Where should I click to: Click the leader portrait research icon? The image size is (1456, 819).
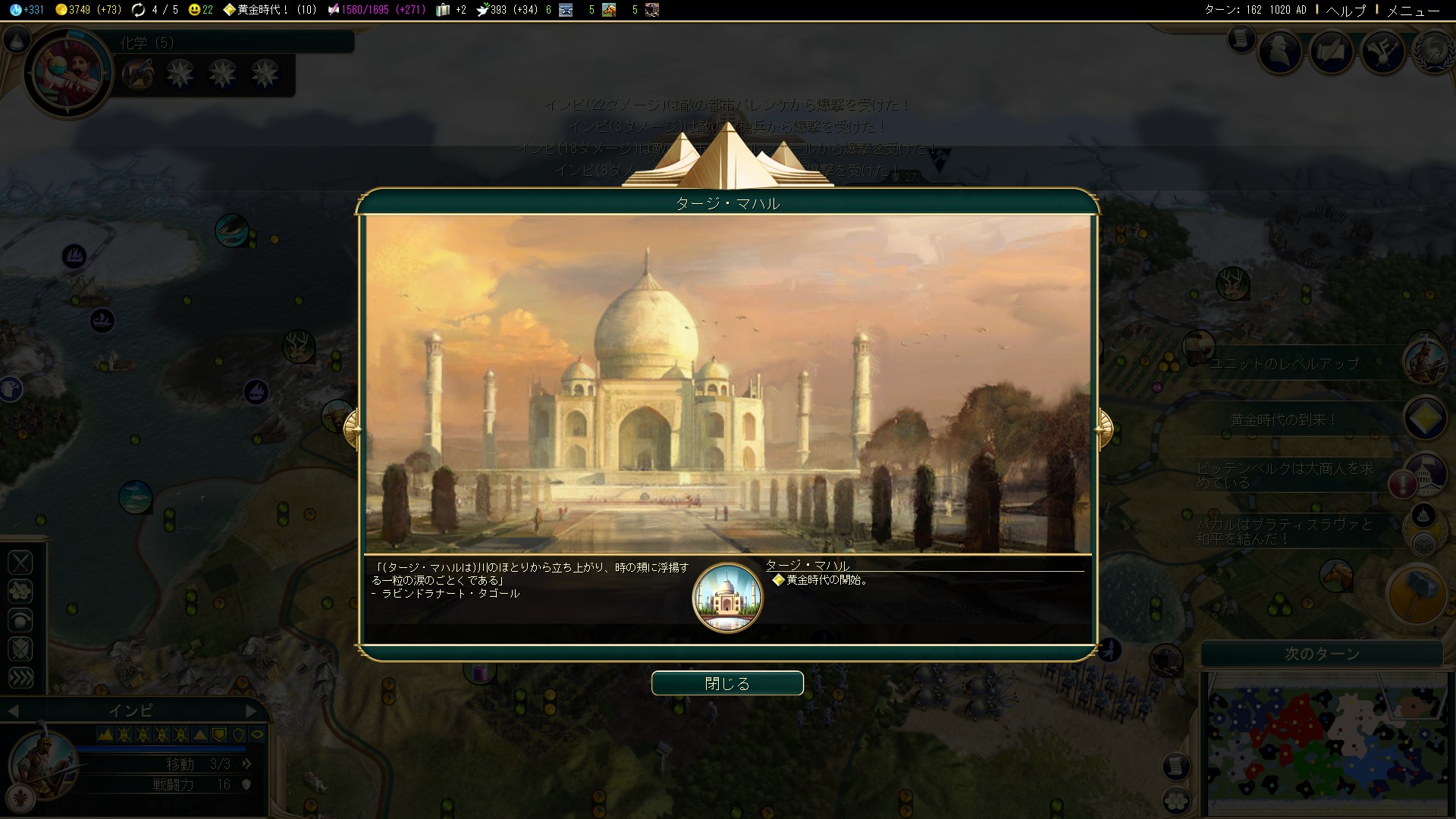point(69,74)
